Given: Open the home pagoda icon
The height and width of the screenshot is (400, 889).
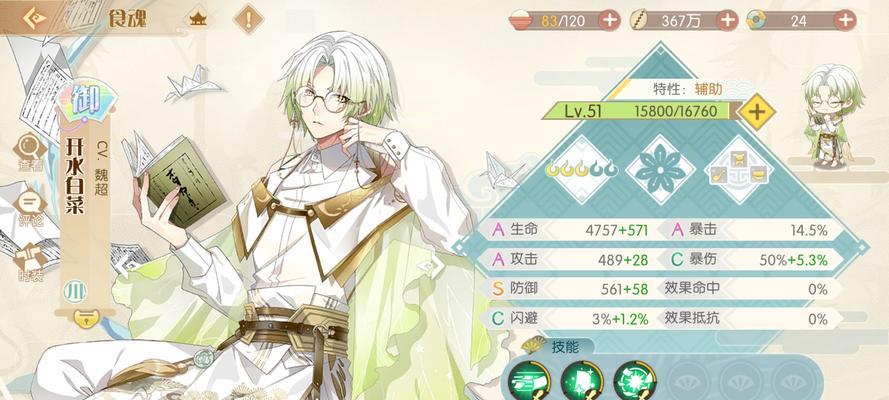Looking at the screenshot, I should point(198,18).
